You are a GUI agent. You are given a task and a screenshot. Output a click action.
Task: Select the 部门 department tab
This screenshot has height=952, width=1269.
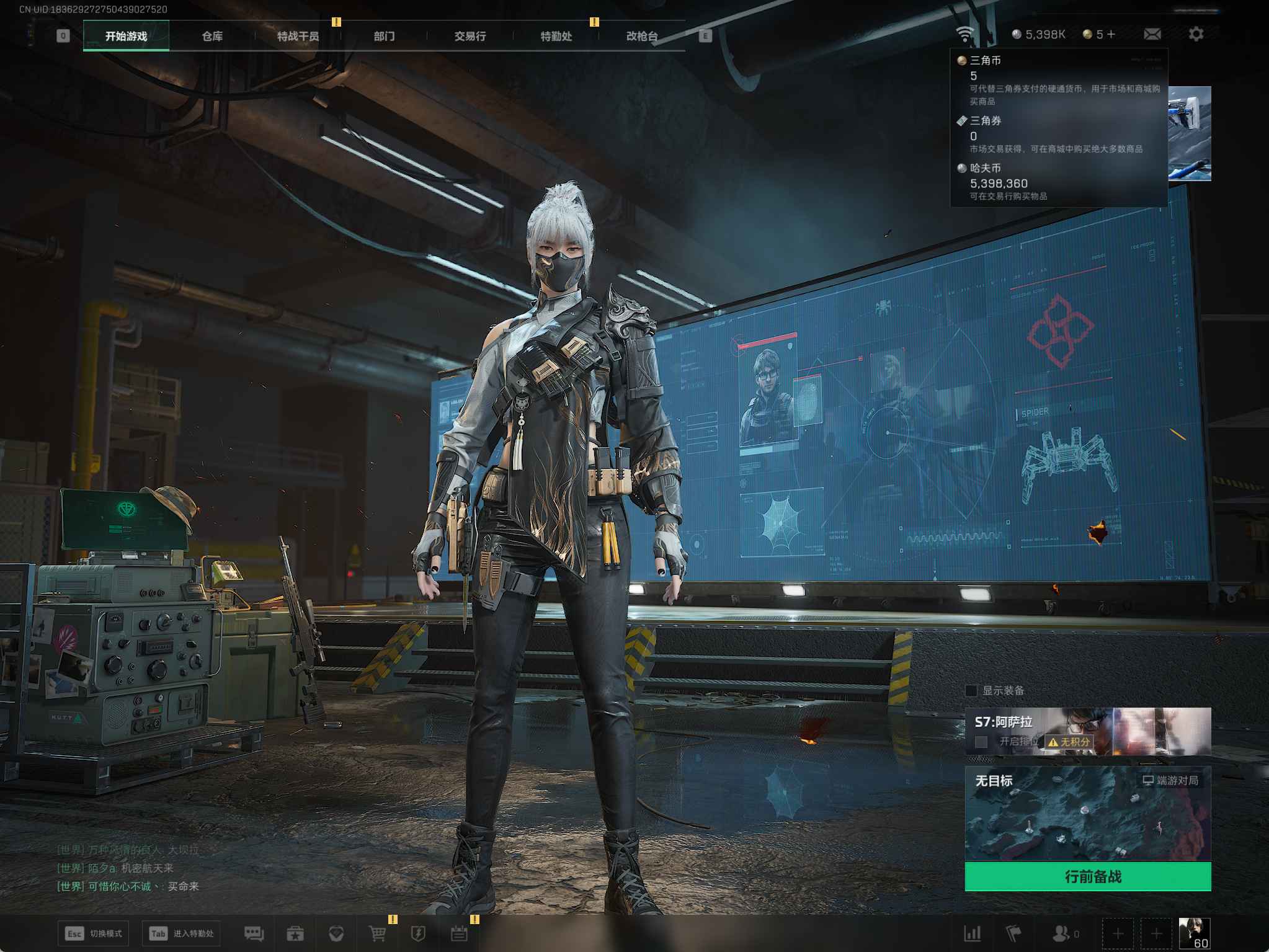click(x=384, y=36)
